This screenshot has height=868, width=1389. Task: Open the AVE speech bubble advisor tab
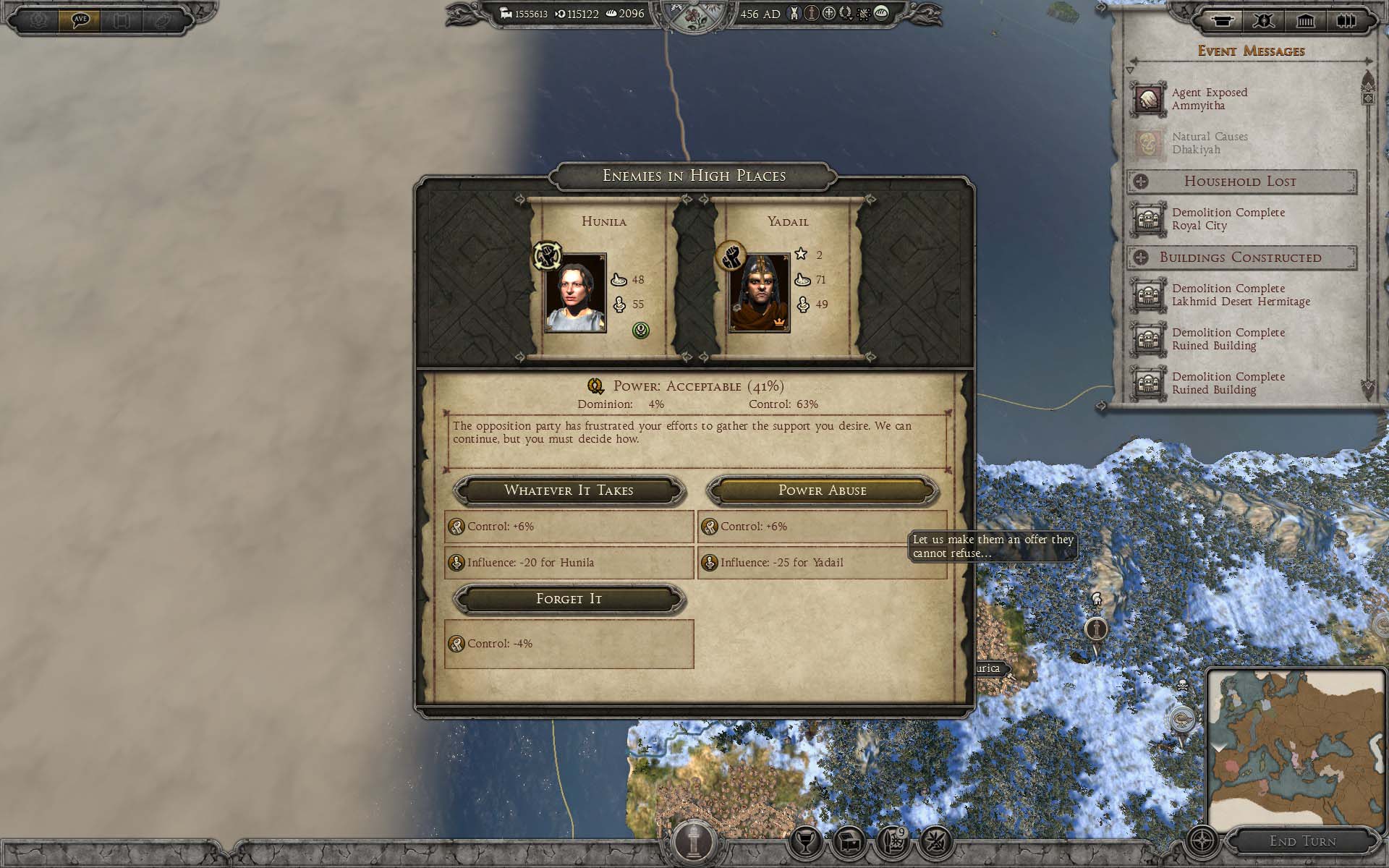(80, 20)
